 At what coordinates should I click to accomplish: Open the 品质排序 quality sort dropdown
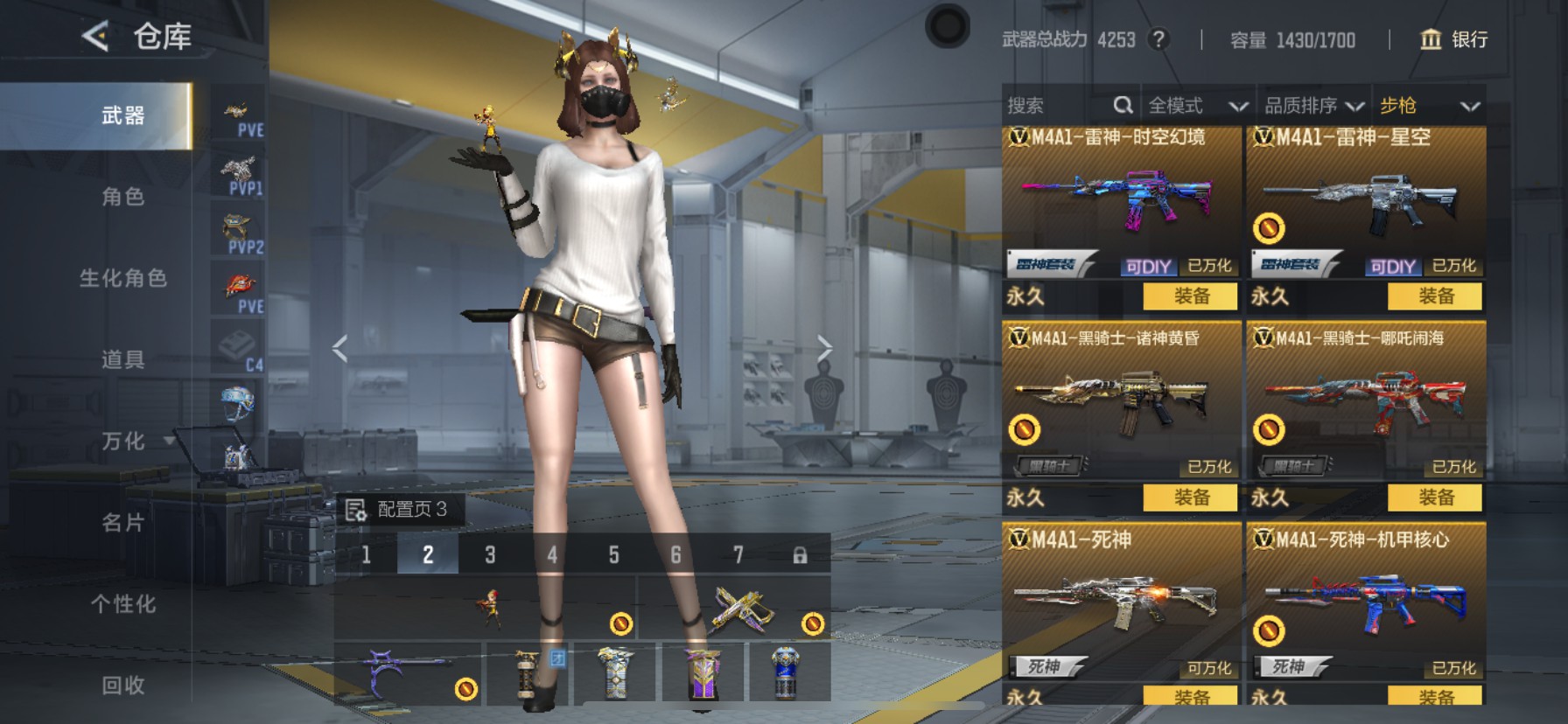[1313, 106]
